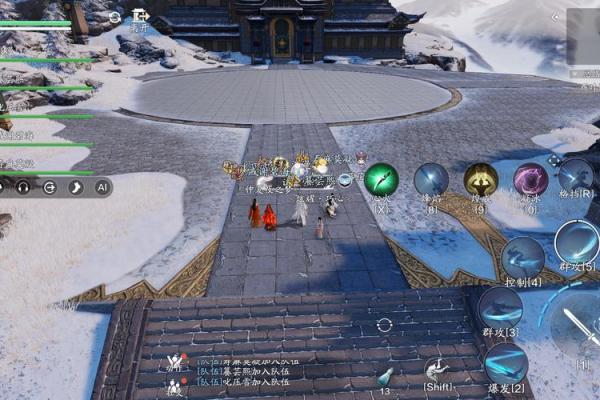This screenshot has height=400, width=600.
Task: Click the refresh arrows icon beside leave
Action: click(115, 17)
